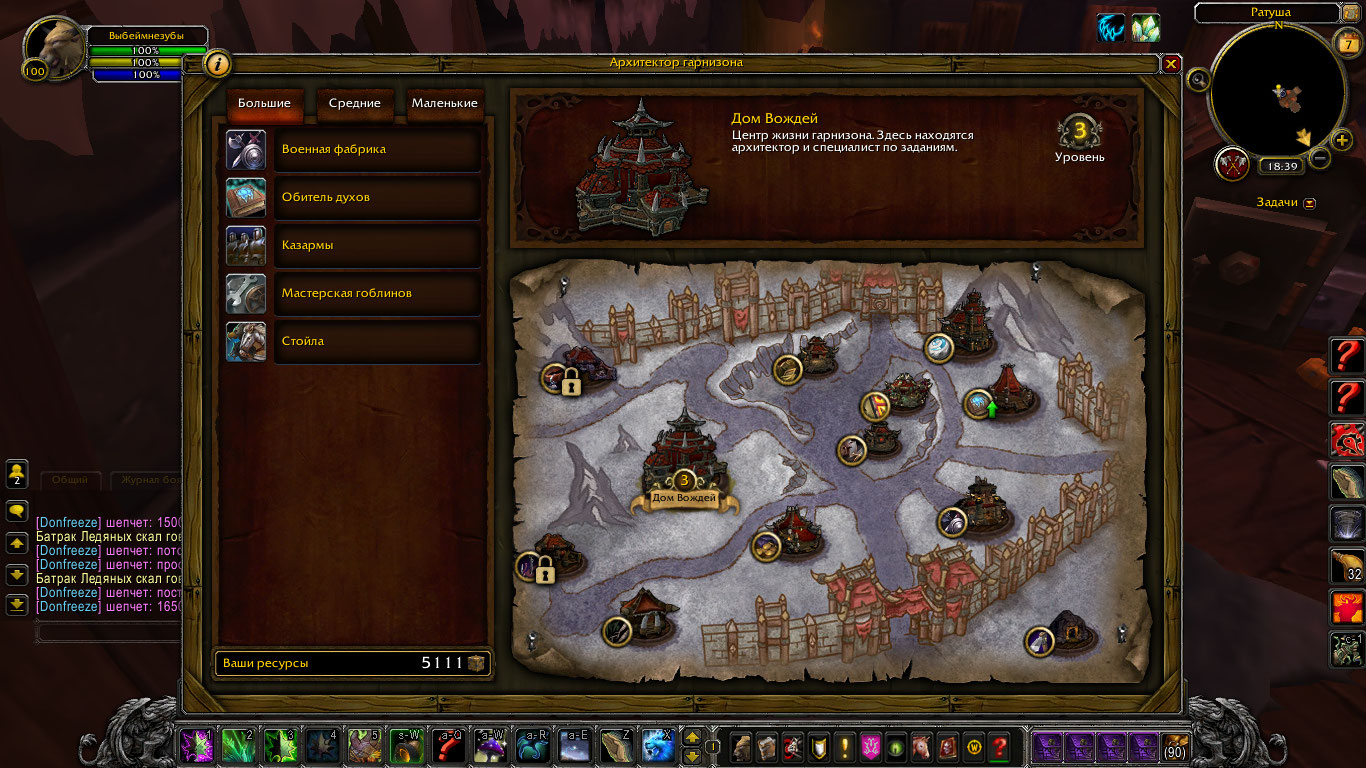Select the Маленькие buildings tab
1366x768 pixels.
coord(444,103)
